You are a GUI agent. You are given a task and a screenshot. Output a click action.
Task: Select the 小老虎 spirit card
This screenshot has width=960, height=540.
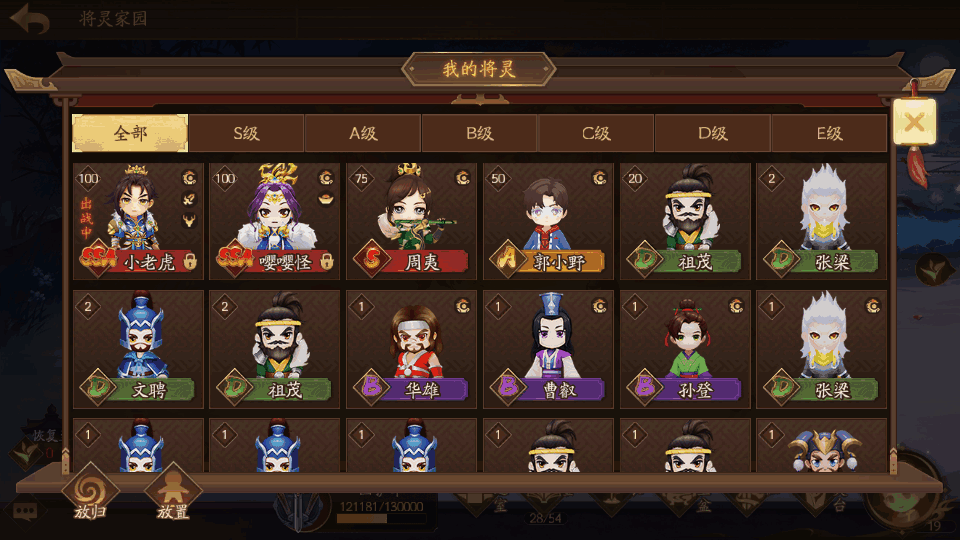tap(138, 222)
